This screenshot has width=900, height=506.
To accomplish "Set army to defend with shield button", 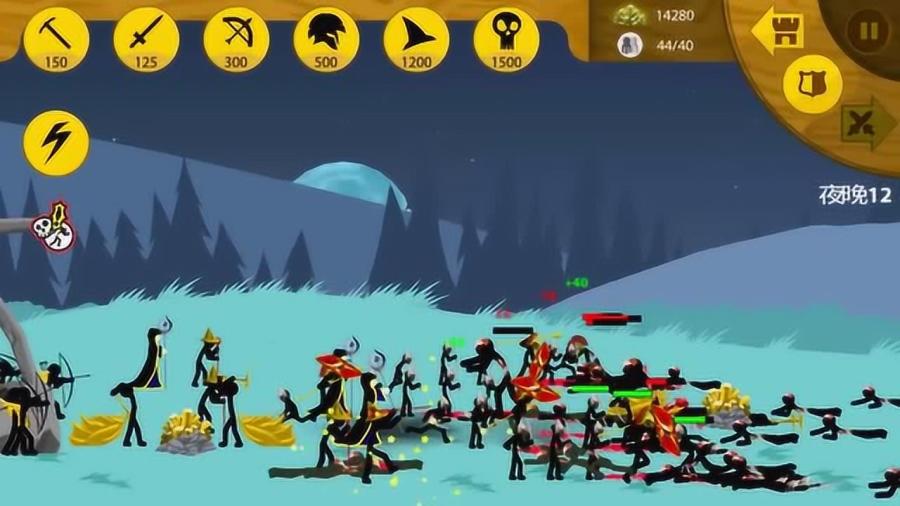I will [x=812, y=84].
